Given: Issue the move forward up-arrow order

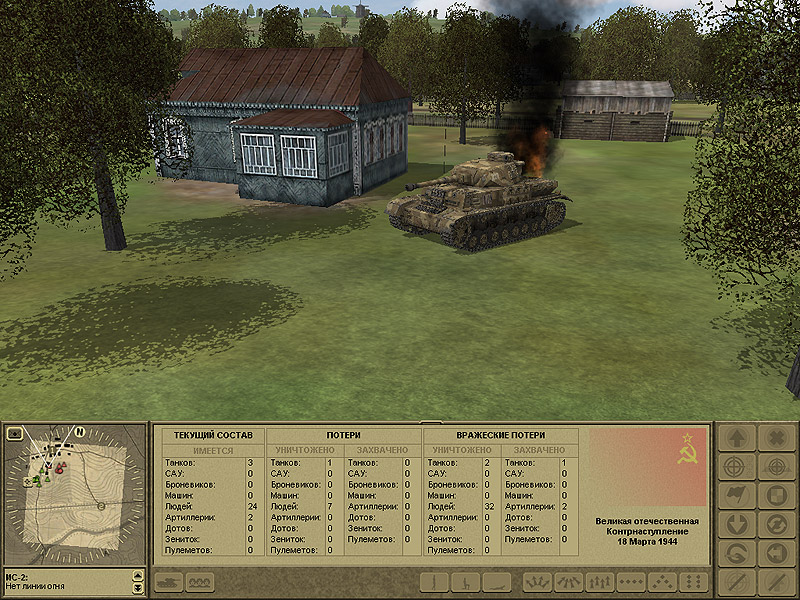Looking at the screenshot, I should (737, 438).
